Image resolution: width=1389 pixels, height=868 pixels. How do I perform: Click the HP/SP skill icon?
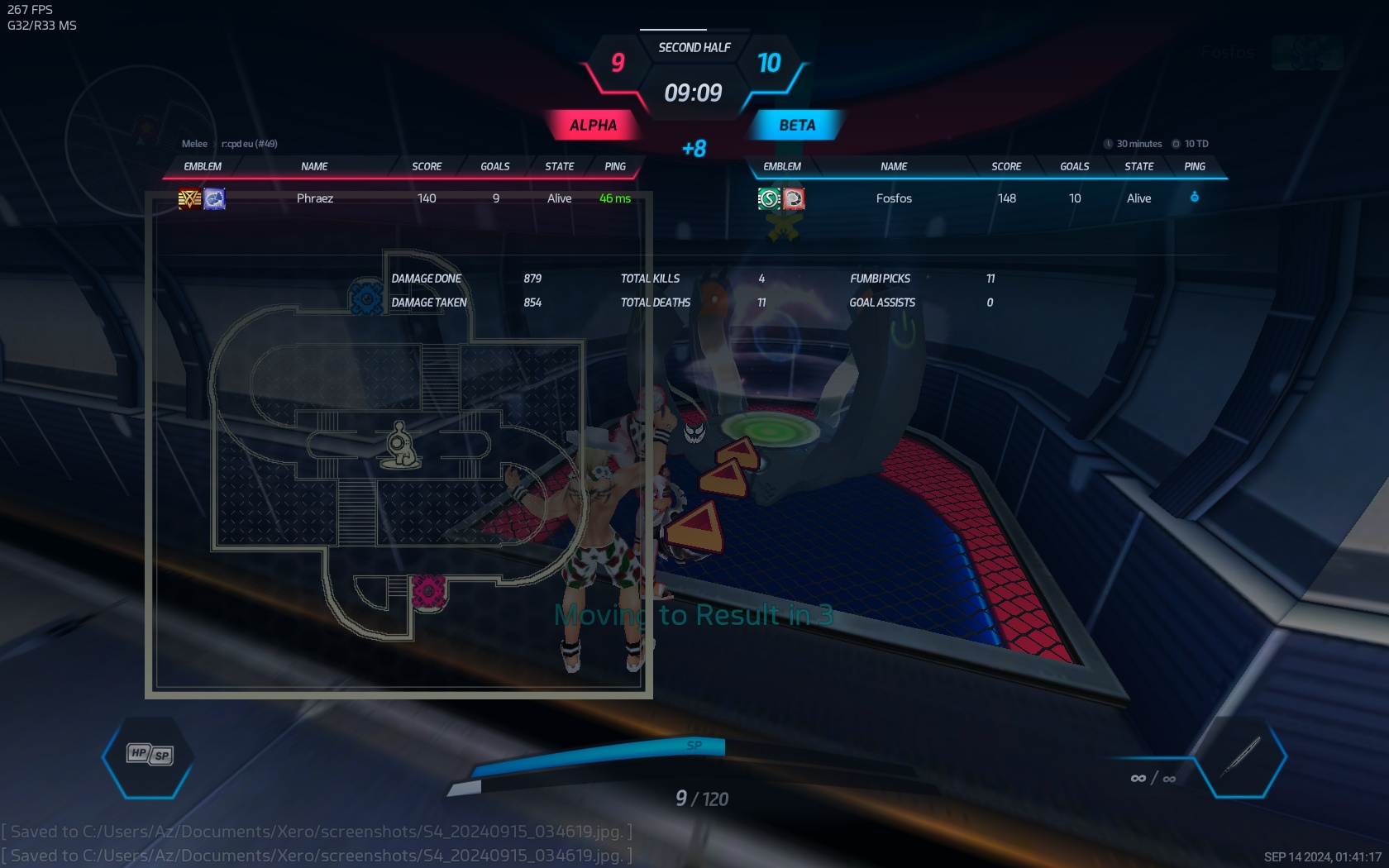pos(150,754)
